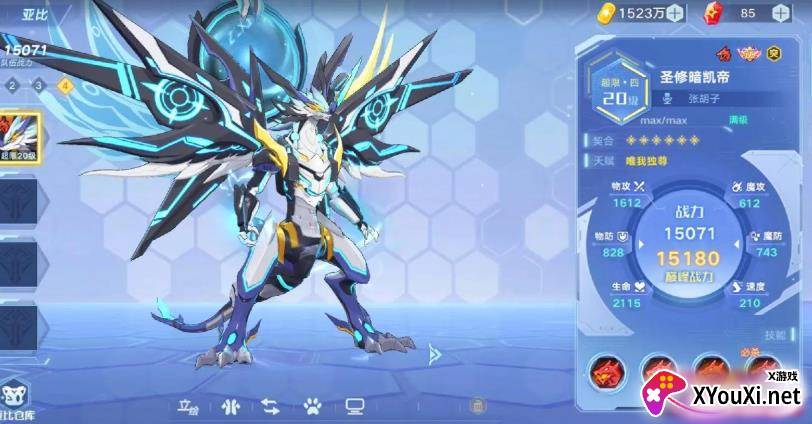Switch to evolution stage 3 diamond
Viewport: 812px width, 424px height.
39,85
